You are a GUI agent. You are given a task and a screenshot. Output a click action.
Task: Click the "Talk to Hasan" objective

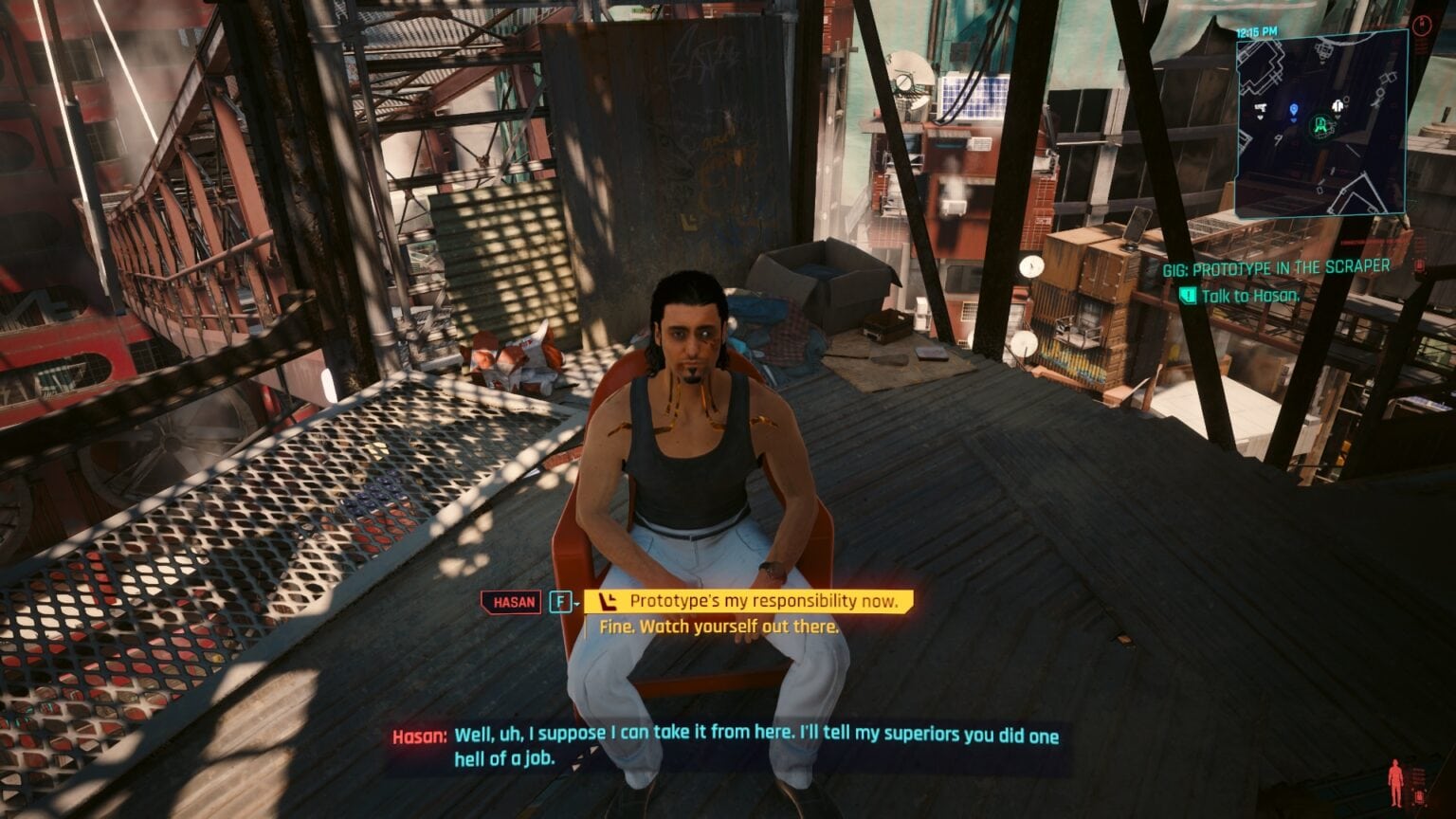(1249, 296)
